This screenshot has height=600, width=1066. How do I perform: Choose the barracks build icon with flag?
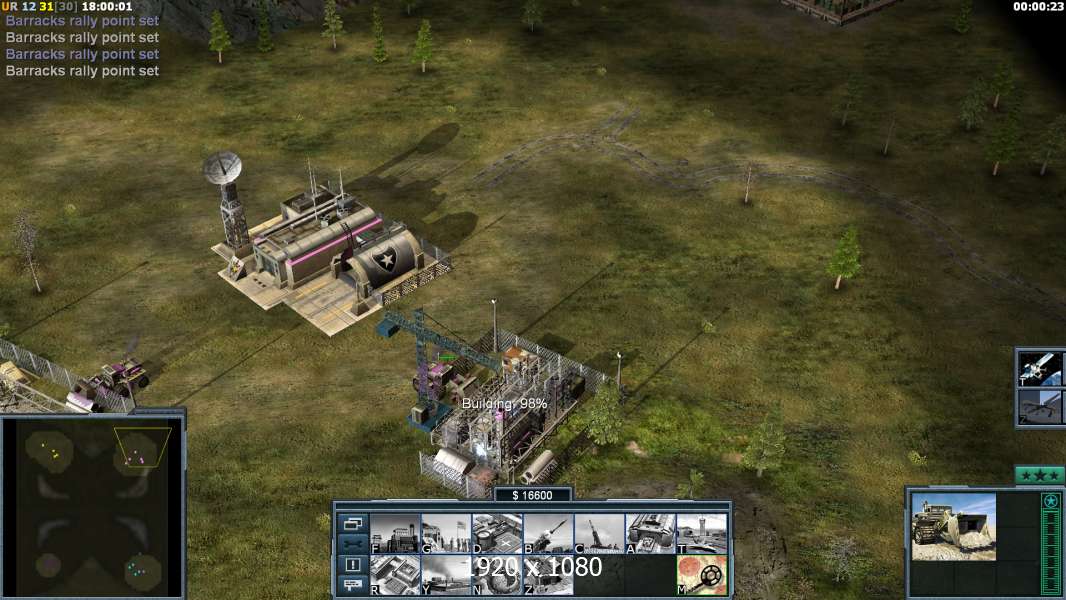click(446, 533)
